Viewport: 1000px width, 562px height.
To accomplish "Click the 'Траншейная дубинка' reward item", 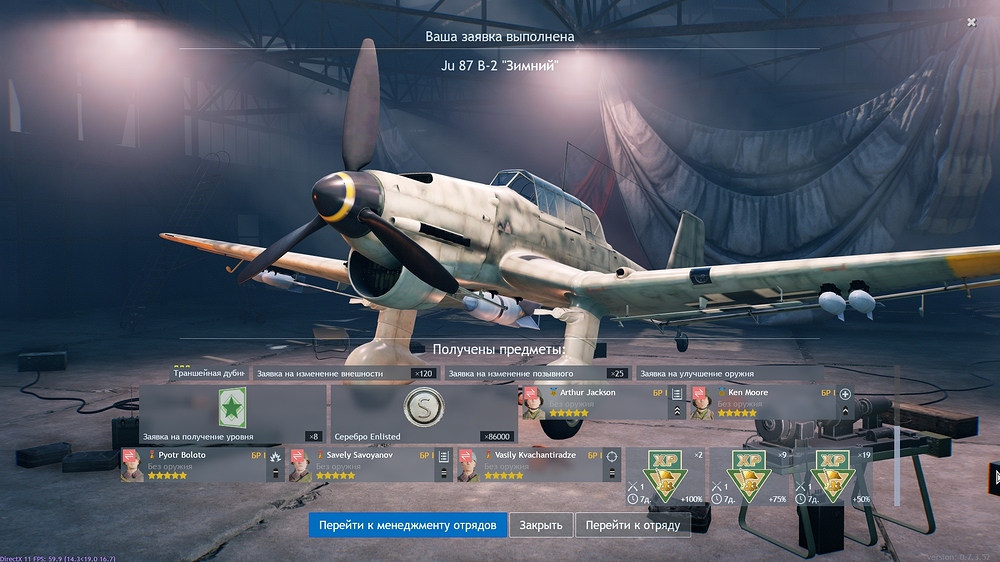I will pyautogui.click(x=208, y=373).
